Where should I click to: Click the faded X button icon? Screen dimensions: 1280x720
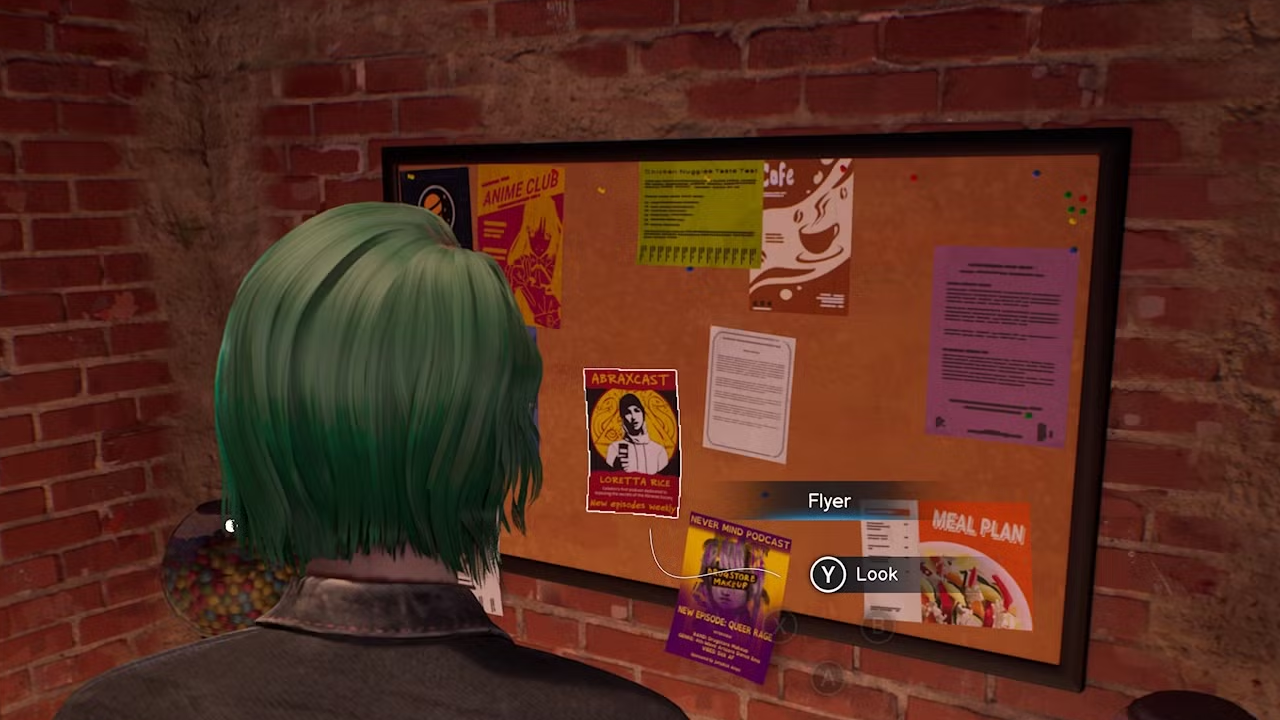781,624
